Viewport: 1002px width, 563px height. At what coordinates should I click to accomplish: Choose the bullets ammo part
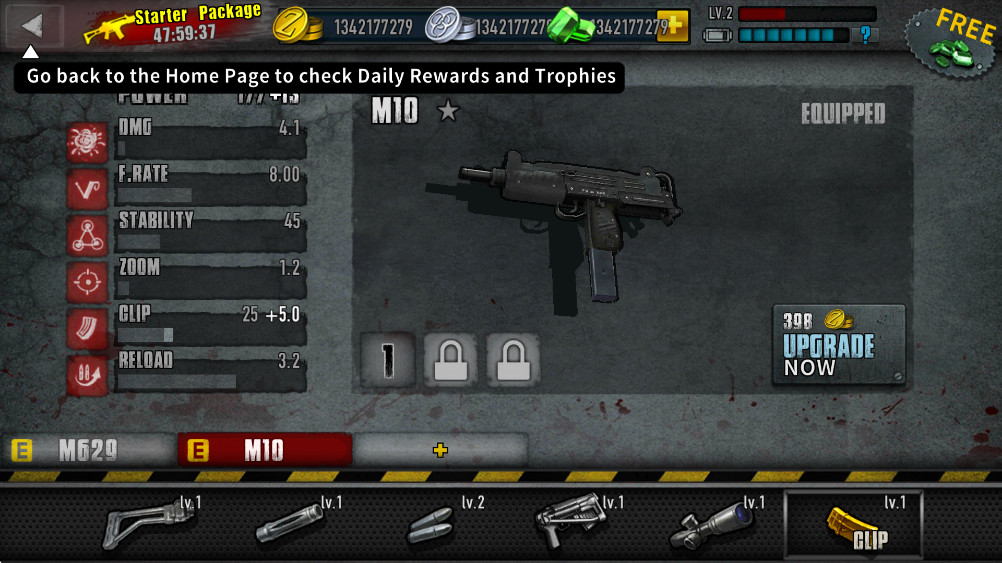[430, 522]
